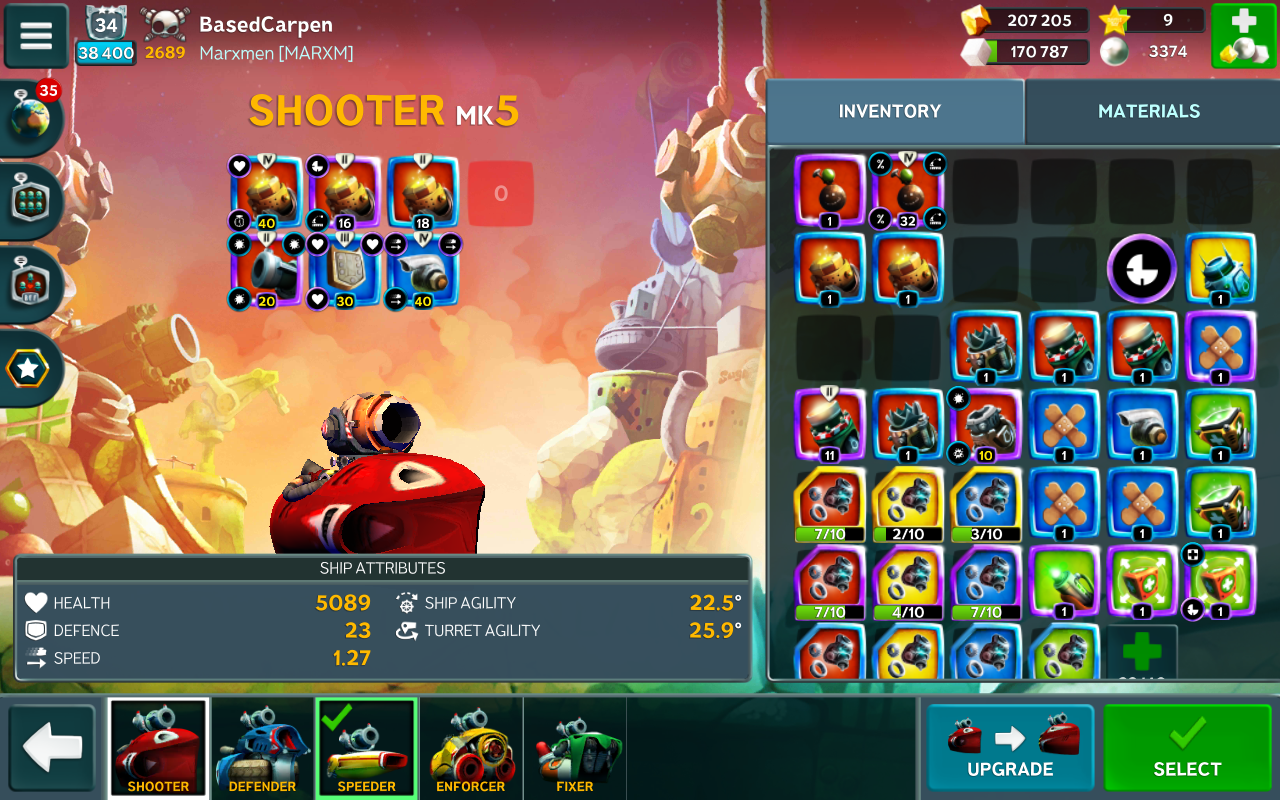Tap the empty red weapon slot
Viewport: 1280px width, 800px height.
[x=500, y=194]
